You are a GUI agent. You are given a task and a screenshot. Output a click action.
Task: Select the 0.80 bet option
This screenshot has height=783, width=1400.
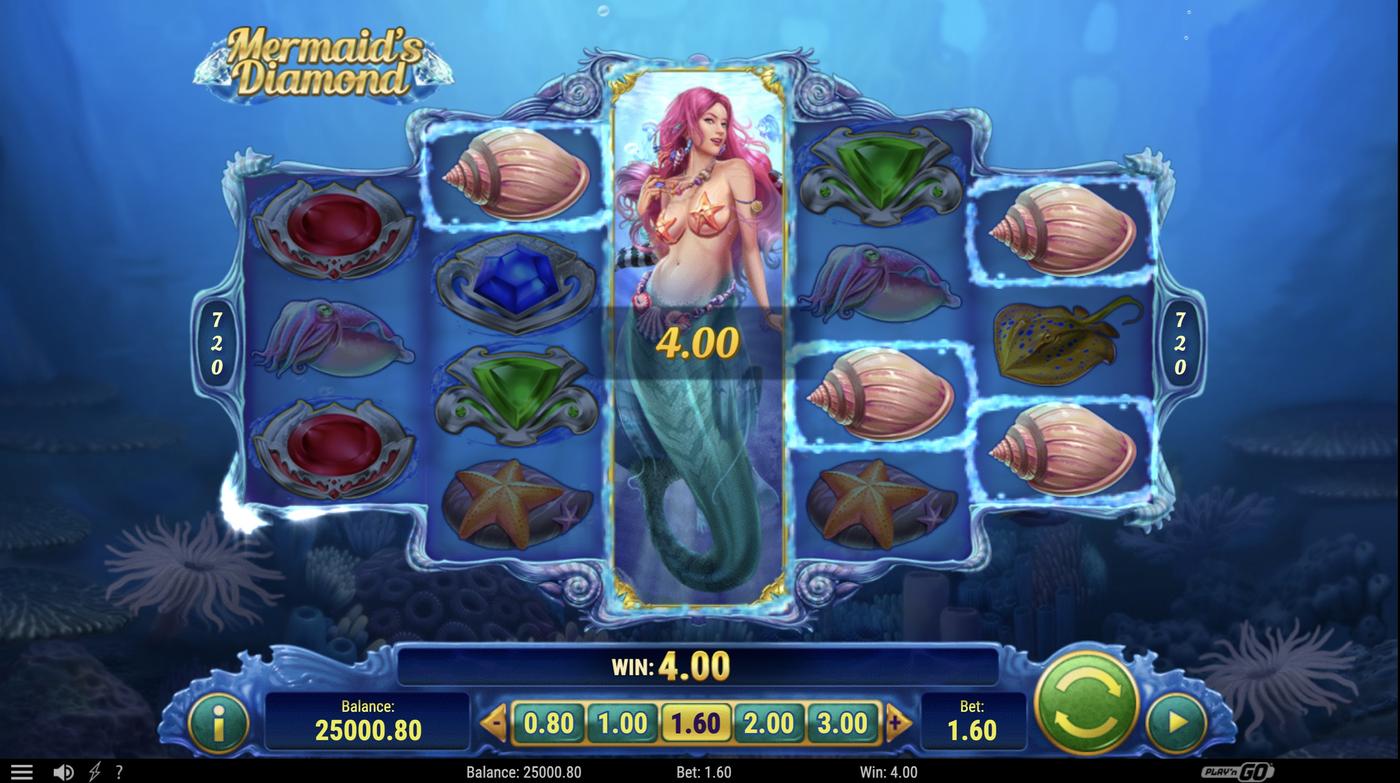(548, 722)
